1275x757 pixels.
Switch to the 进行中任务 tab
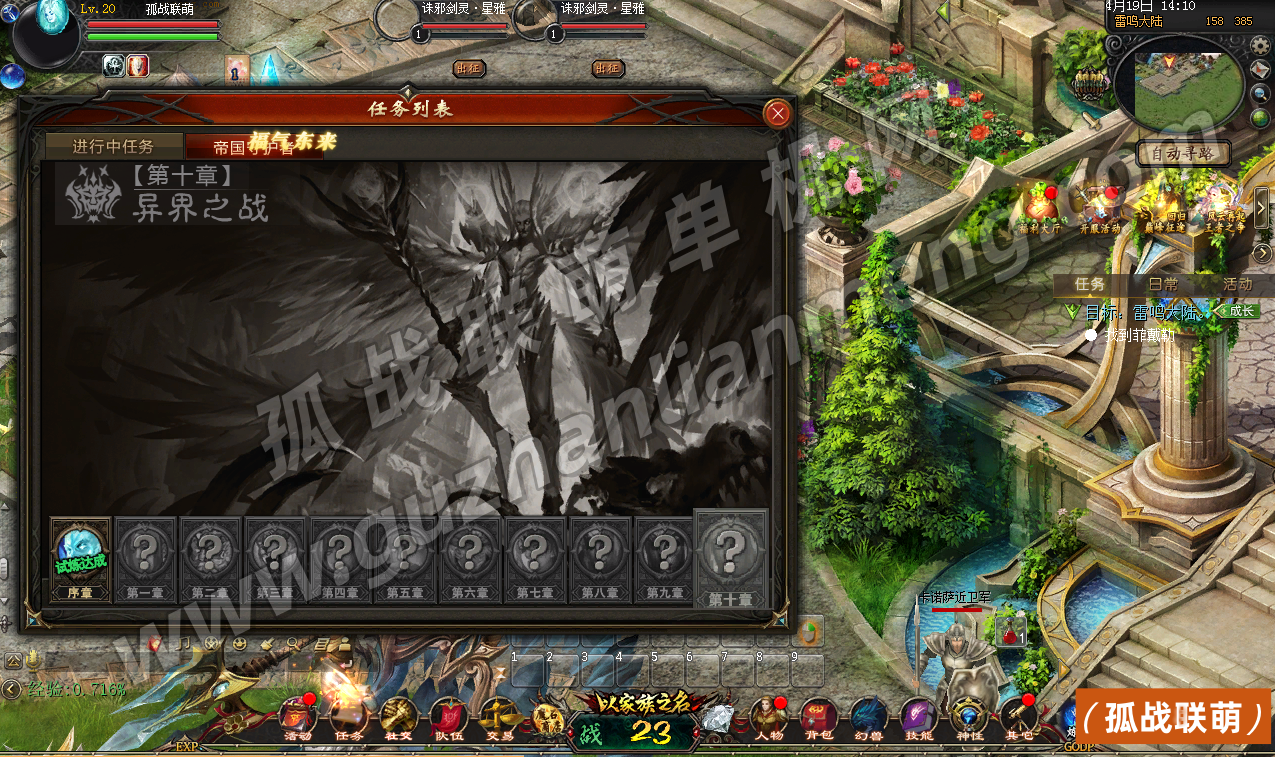point(113,146)
